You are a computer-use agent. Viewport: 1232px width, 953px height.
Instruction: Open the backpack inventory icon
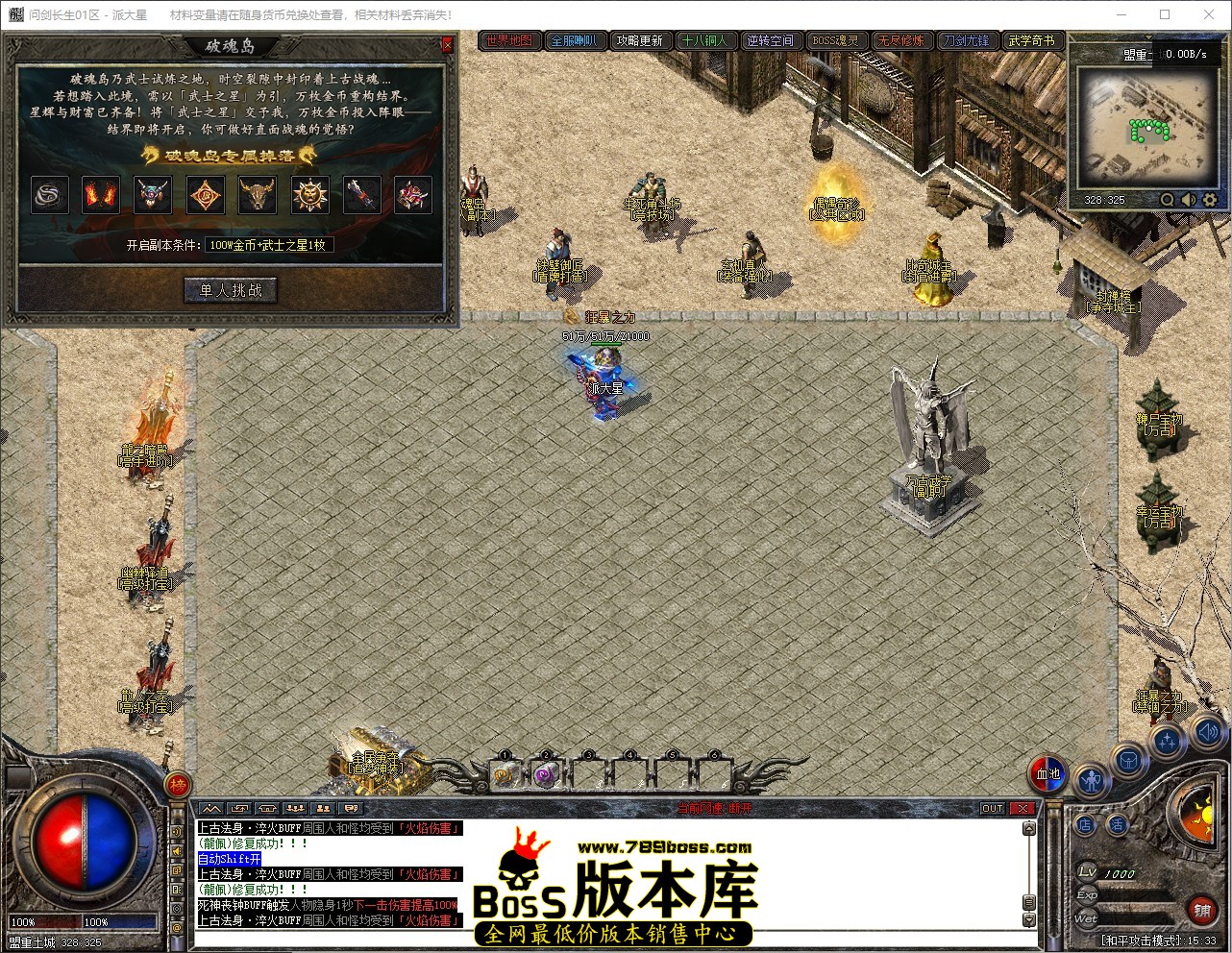click(x=1127, y=759)
